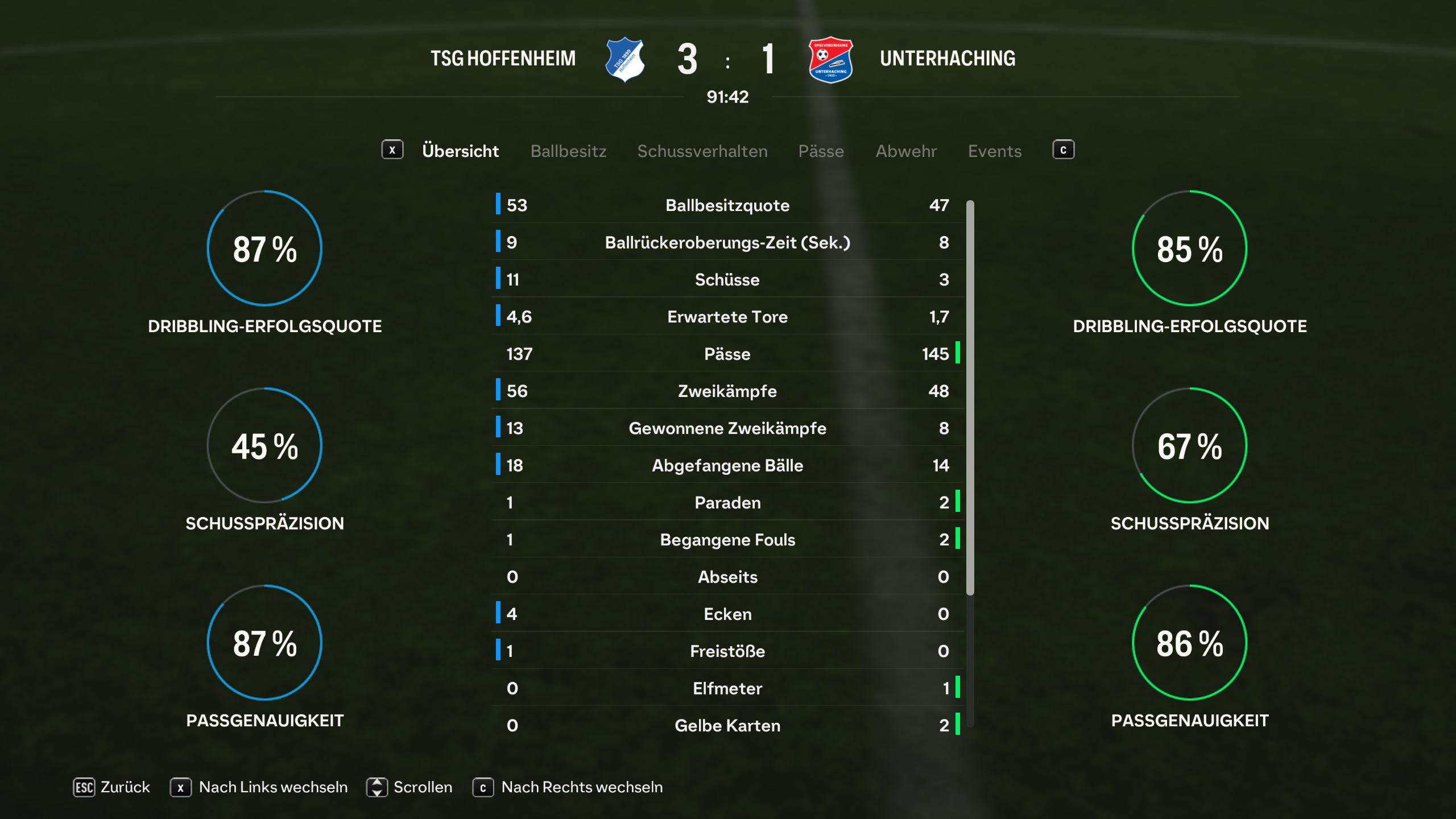Click the Nach Links wechseln option
The width and height of the screenshot is (1456, 819).
pos(259,787)
